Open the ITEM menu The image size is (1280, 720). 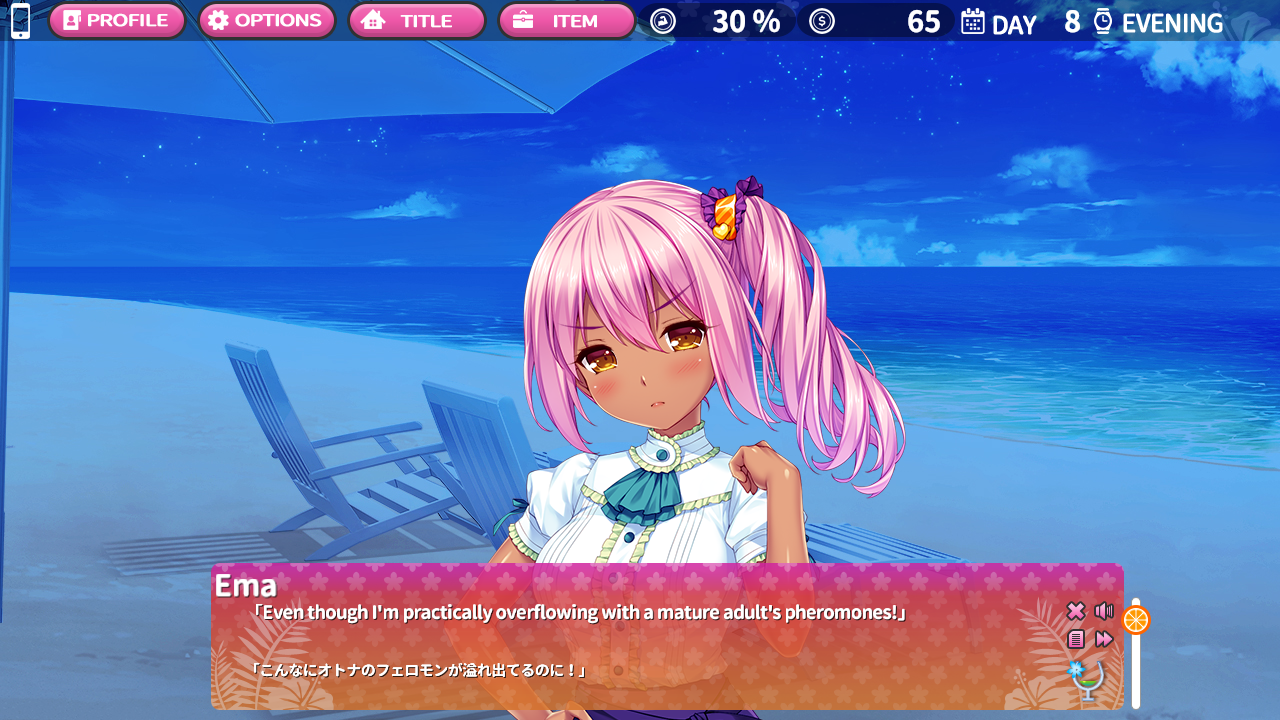click(566, 21)
